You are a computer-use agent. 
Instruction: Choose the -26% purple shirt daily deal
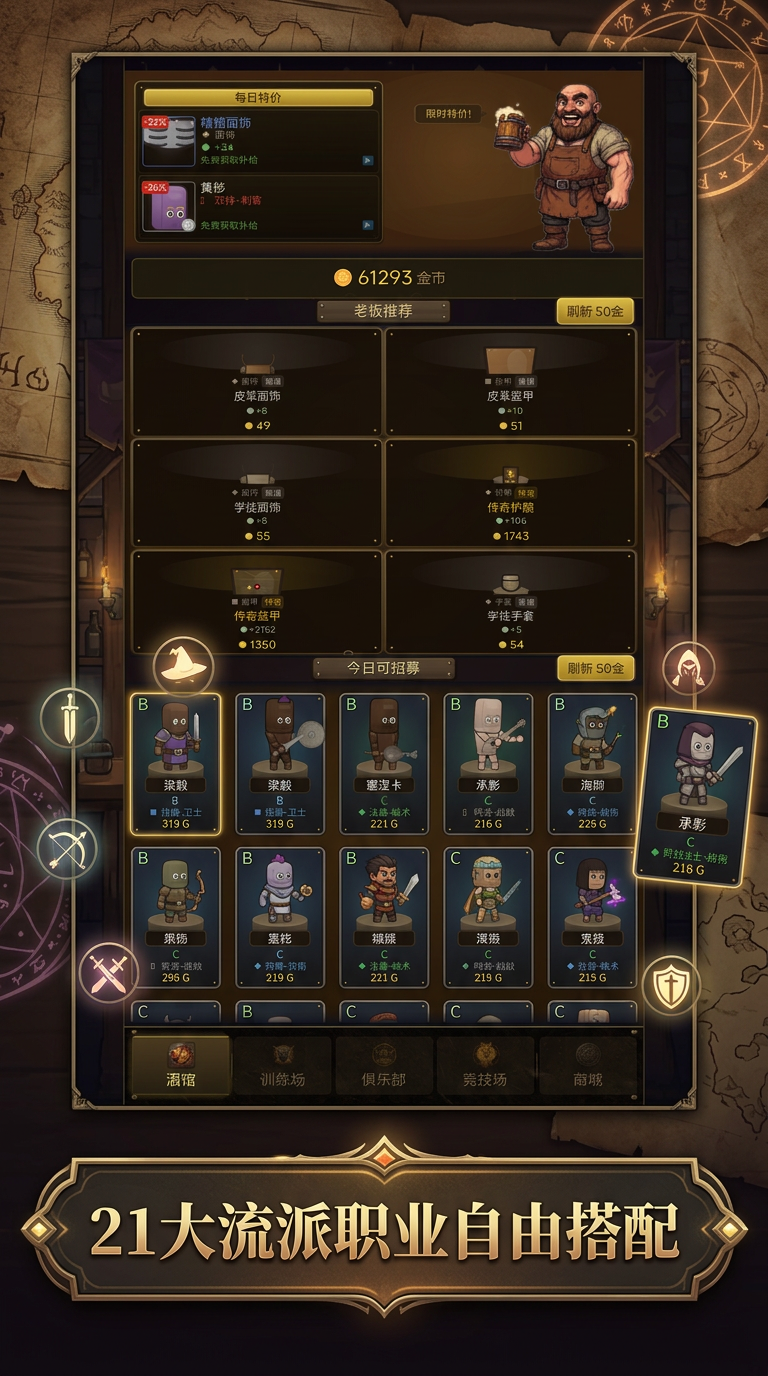point(259,207)
